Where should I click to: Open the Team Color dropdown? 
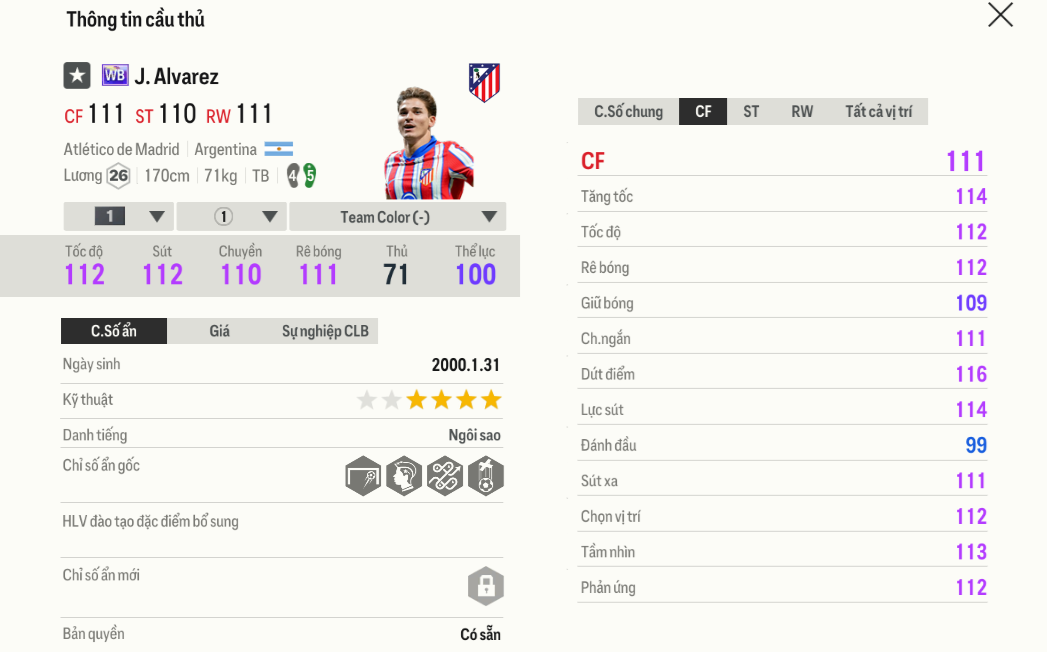pyautogui.click(x=397, y=217)
